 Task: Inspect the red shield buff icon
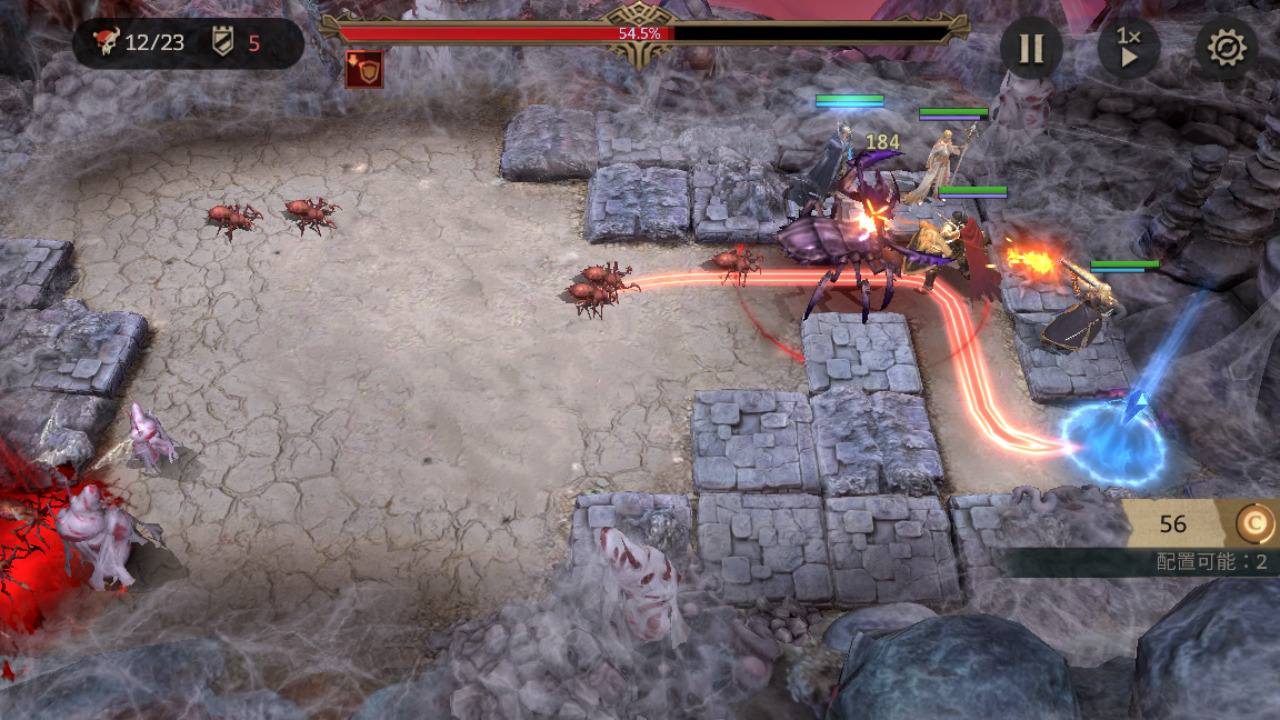364,69
